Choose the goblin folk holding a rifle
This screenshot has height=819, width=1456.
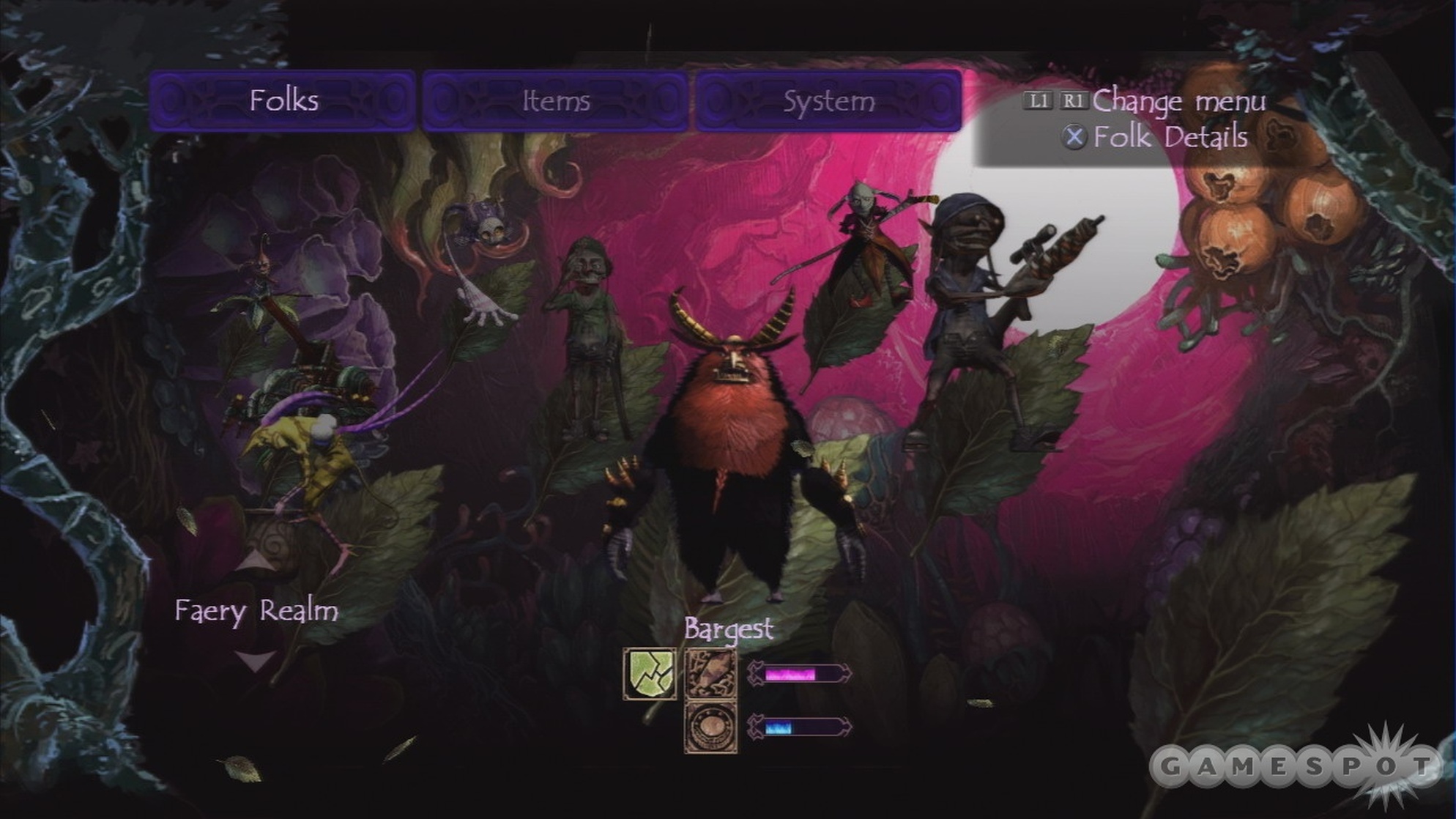[974, 308]
